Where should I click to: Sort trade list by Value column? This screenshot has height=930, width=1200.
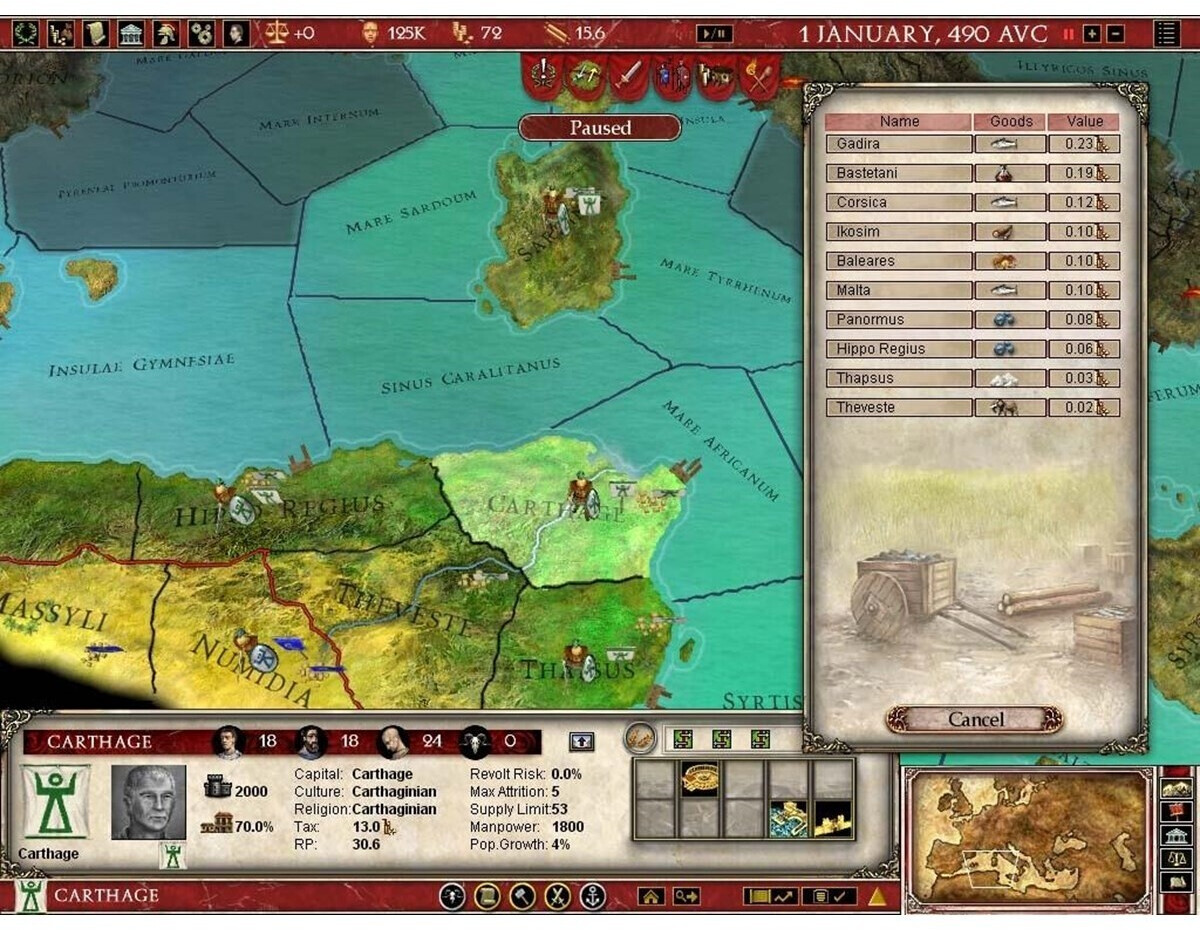coord(1085,121)
